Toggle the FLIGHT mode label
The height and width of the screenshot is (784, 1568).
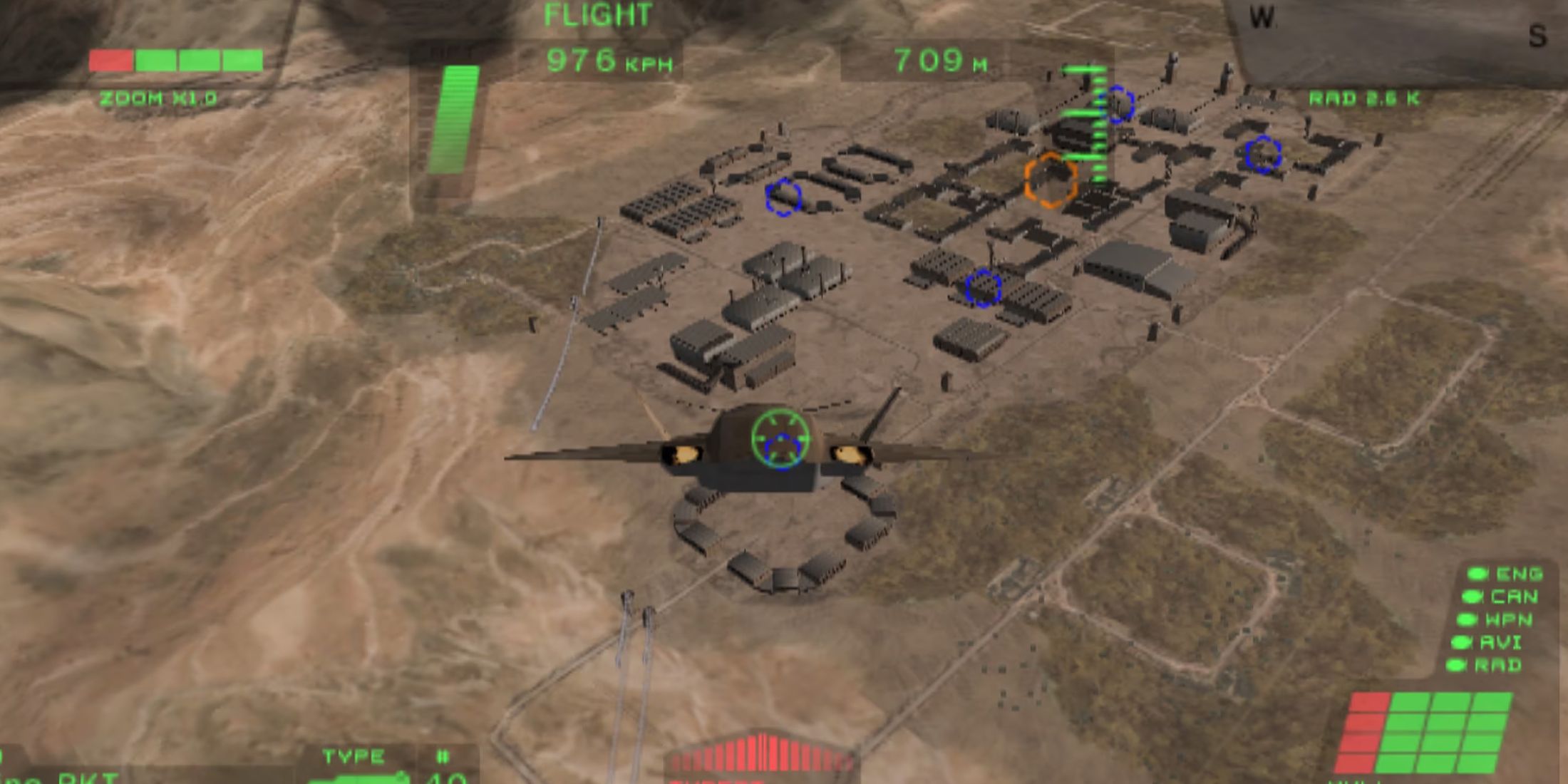(597, 13)
